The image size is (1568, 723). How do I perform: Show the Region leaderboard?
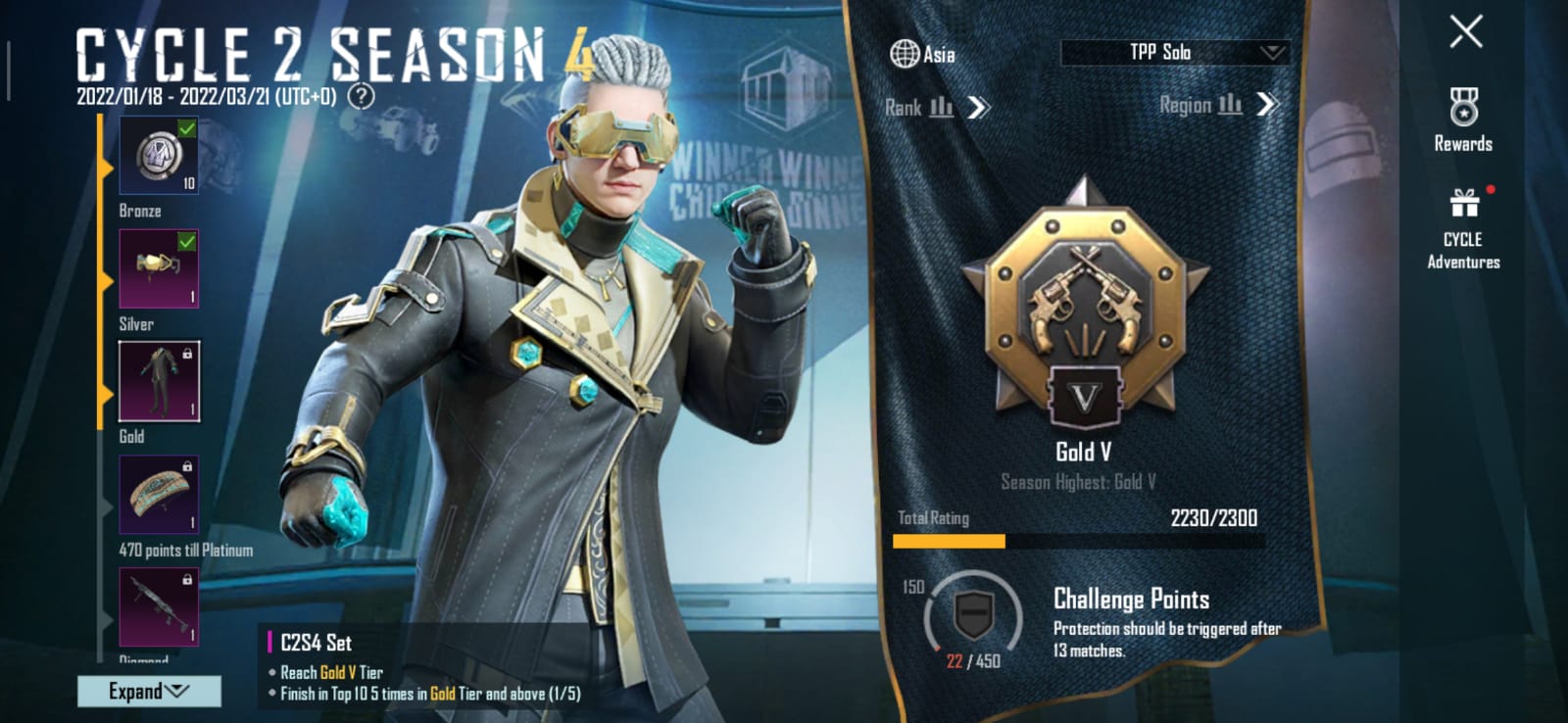(x=1218, y=105)
